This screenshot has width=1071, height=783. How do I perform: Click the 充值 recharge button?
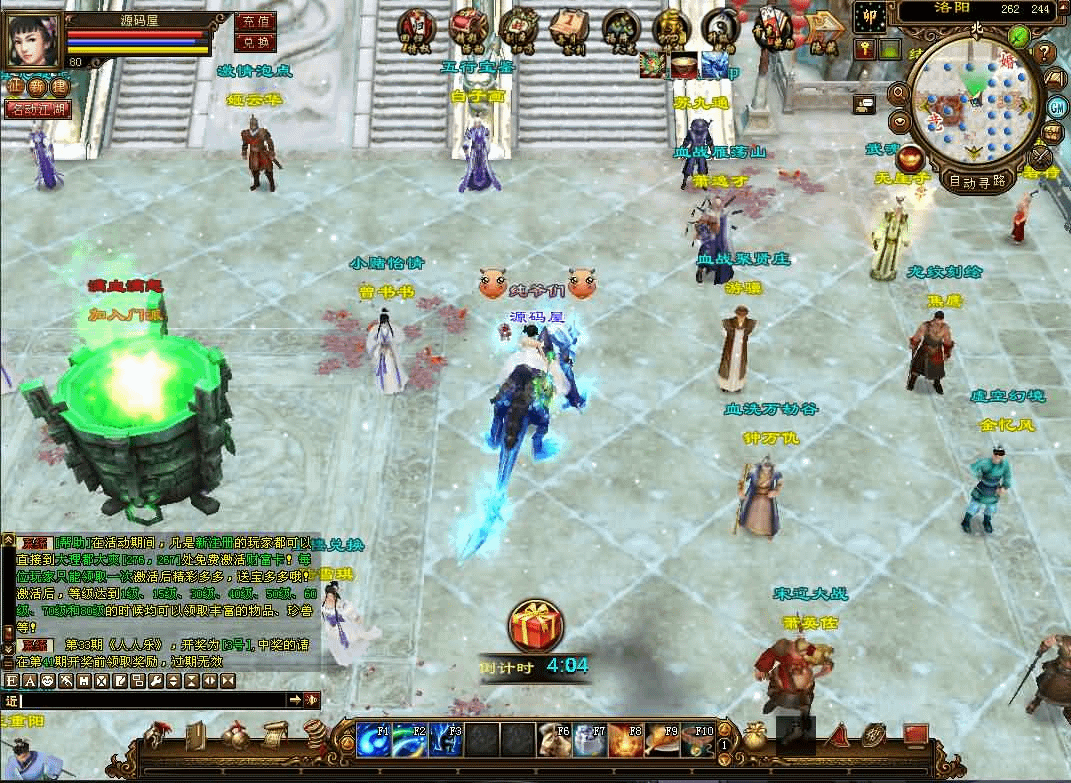click(255, 21)
